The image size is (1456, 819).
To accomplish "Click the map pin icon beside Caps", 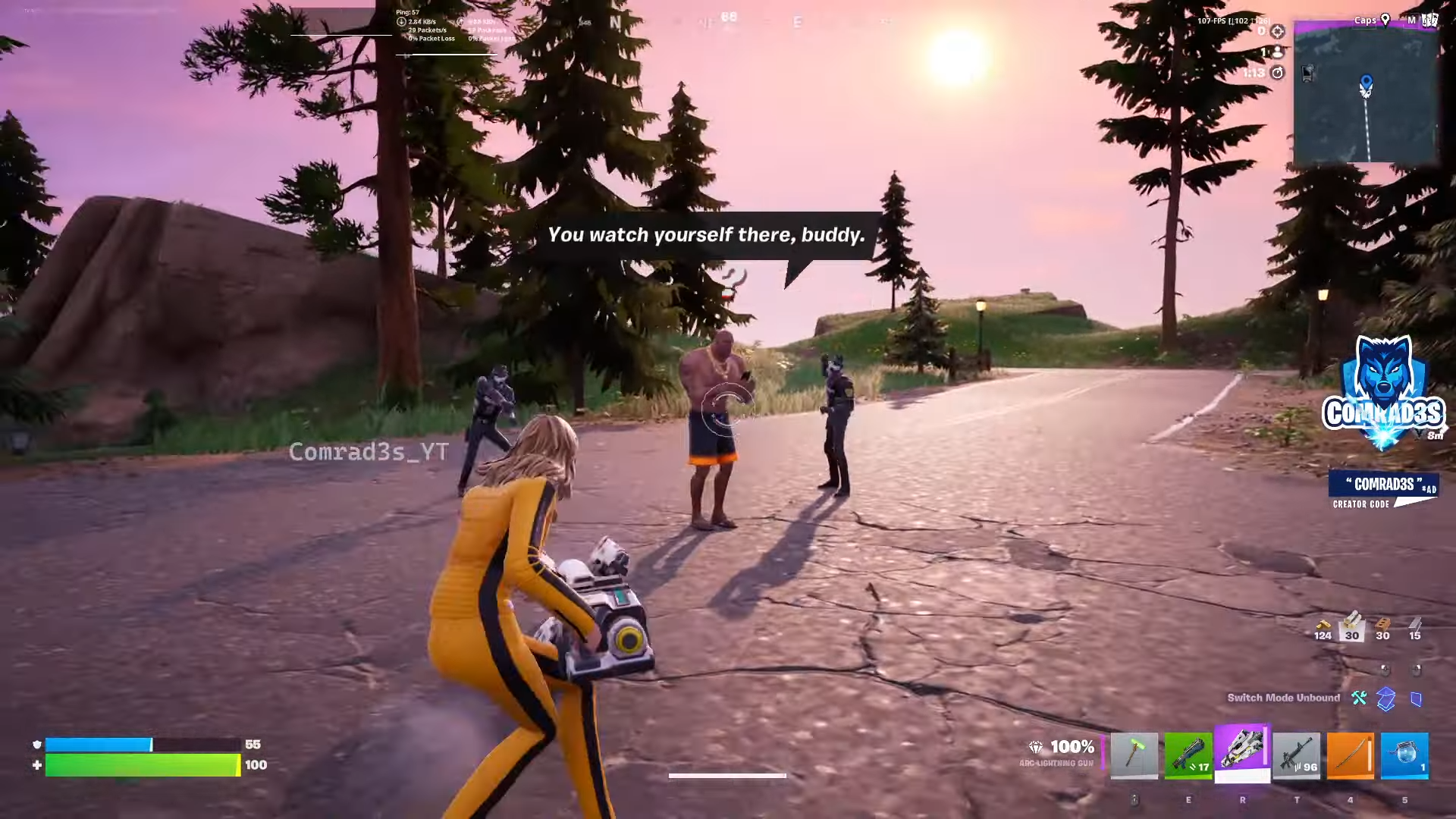I will (x=1385, y=20).
